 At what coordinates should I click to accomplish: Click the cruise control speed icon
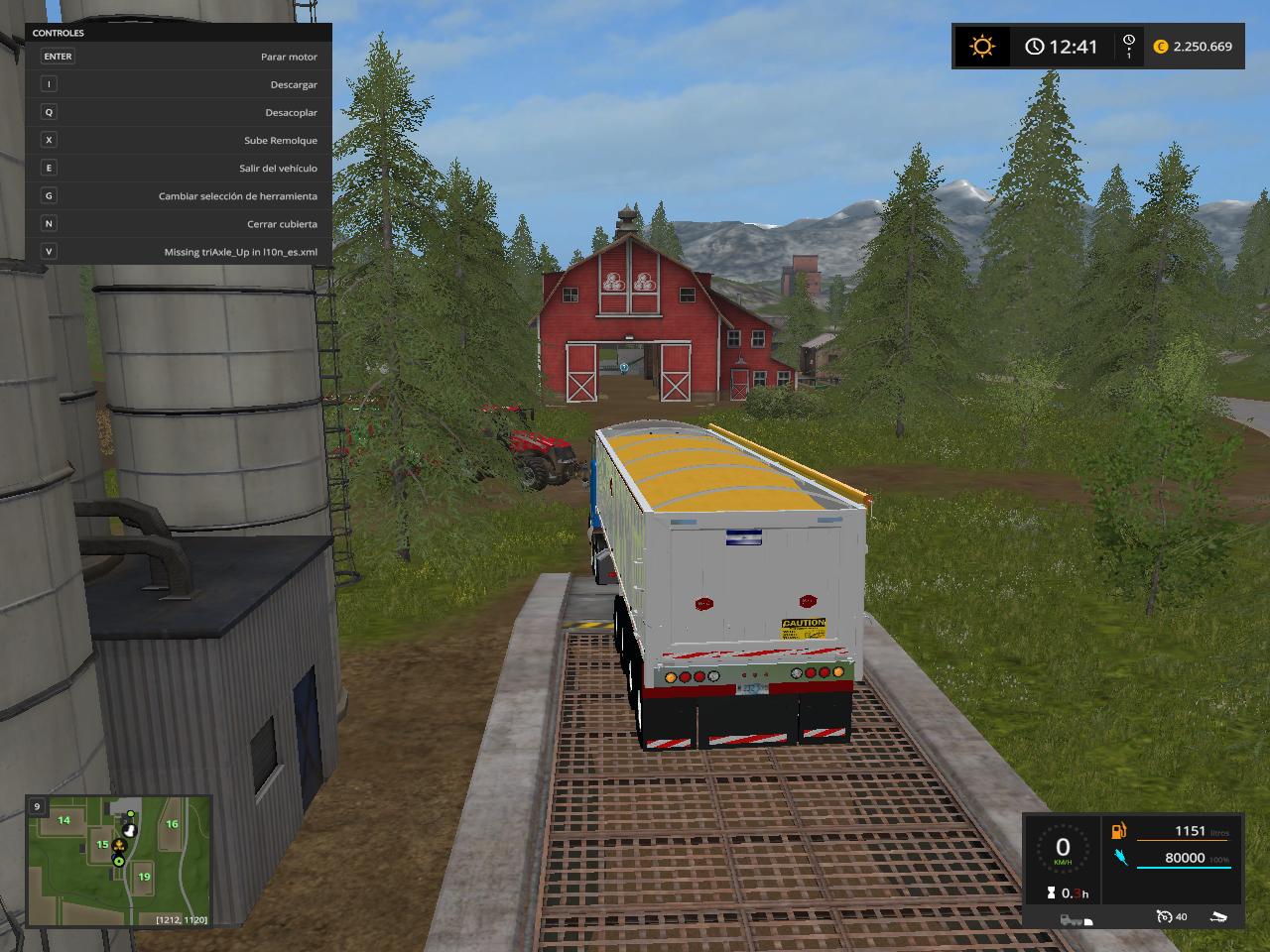(1163, 916)
